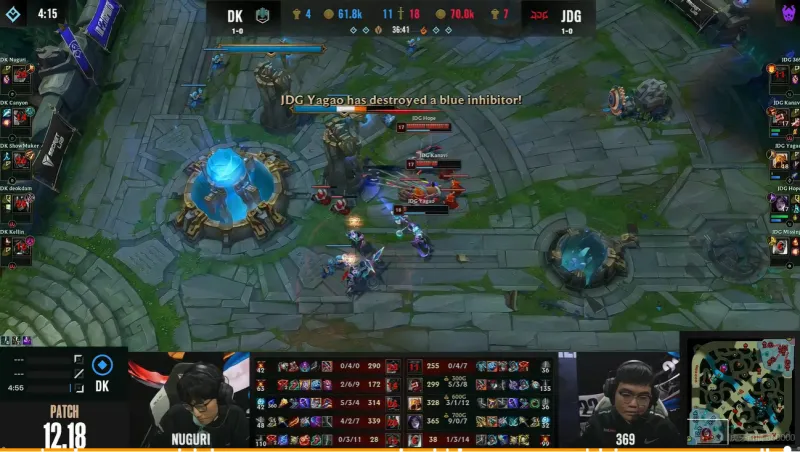Select DK ShowMaker's champion portrait
Screen dimensions: 800x452
[22, 160]
